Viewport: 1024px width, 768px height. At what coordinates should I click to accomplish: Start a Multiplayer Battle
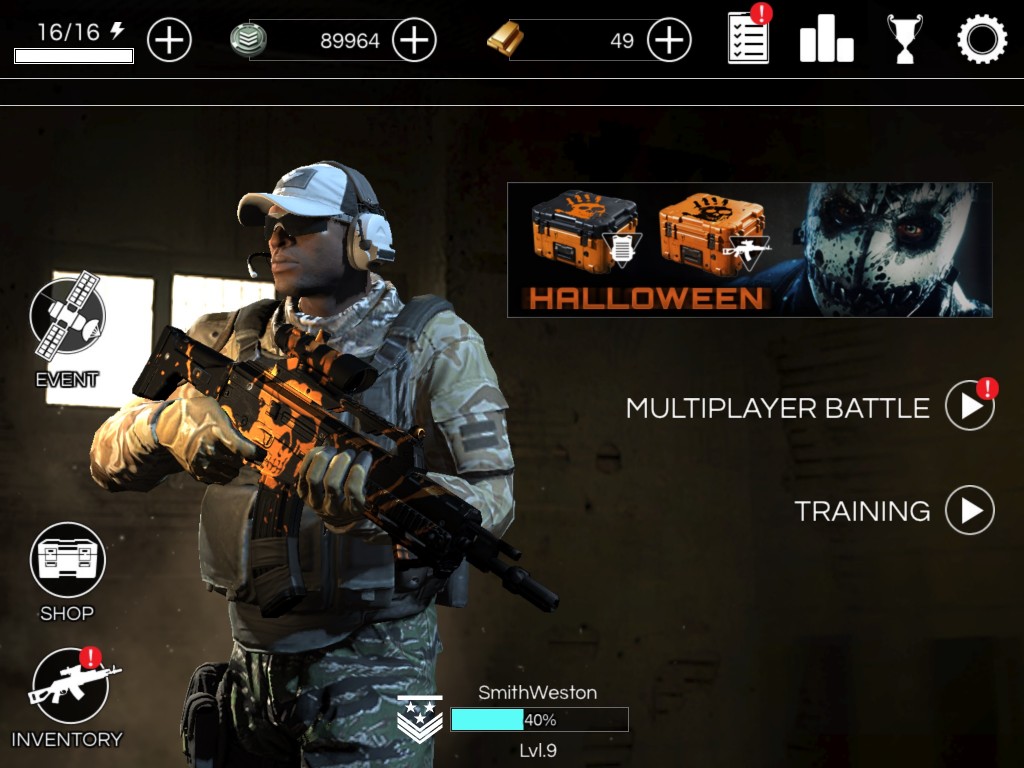click(x=969, y=406)
